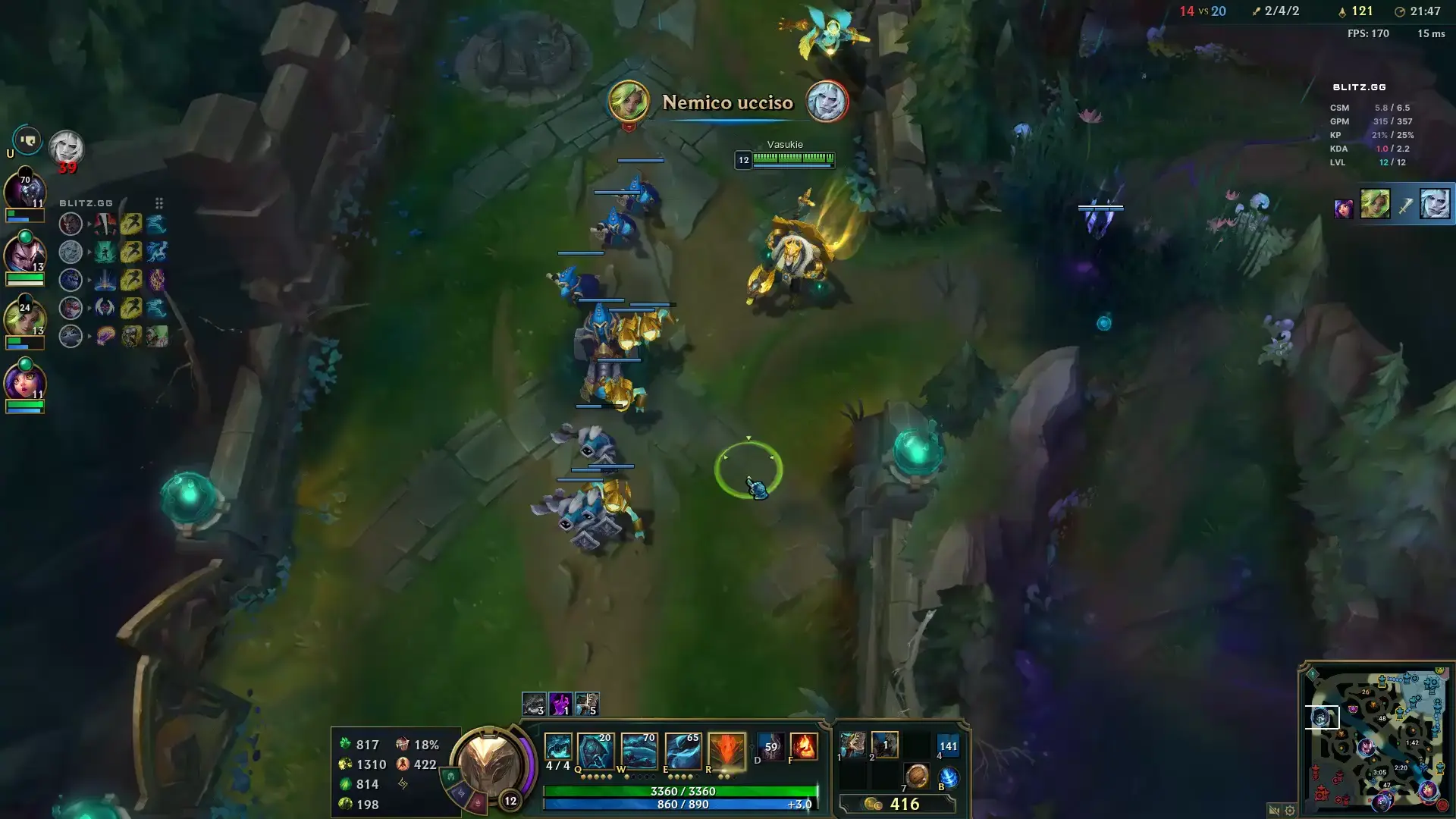Viewport: 1456px width, 819px height.
Task: Click the BLITZ.GG overlay title
Action: coord(86,202)
